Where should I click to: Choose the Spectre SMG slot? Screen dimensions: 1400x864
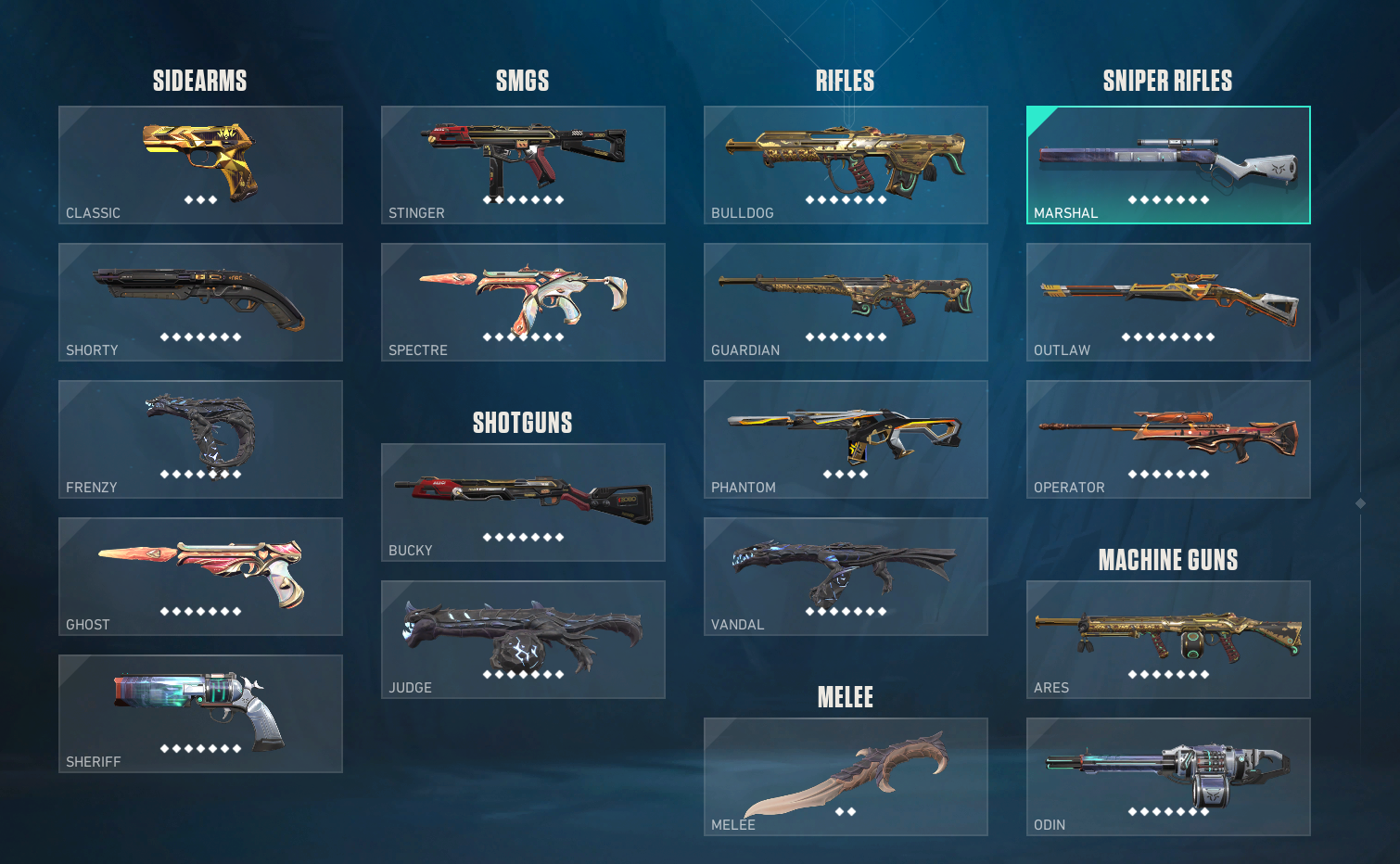[x=523, y=302]
